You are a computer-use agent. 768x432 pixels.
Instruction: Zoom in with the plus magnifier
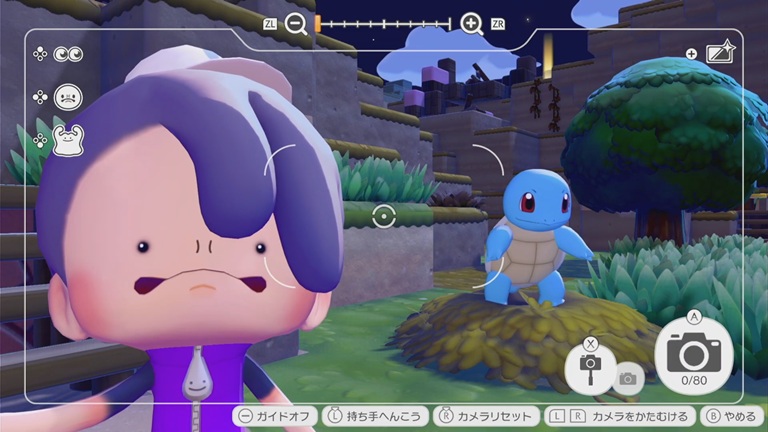(472, 24)
